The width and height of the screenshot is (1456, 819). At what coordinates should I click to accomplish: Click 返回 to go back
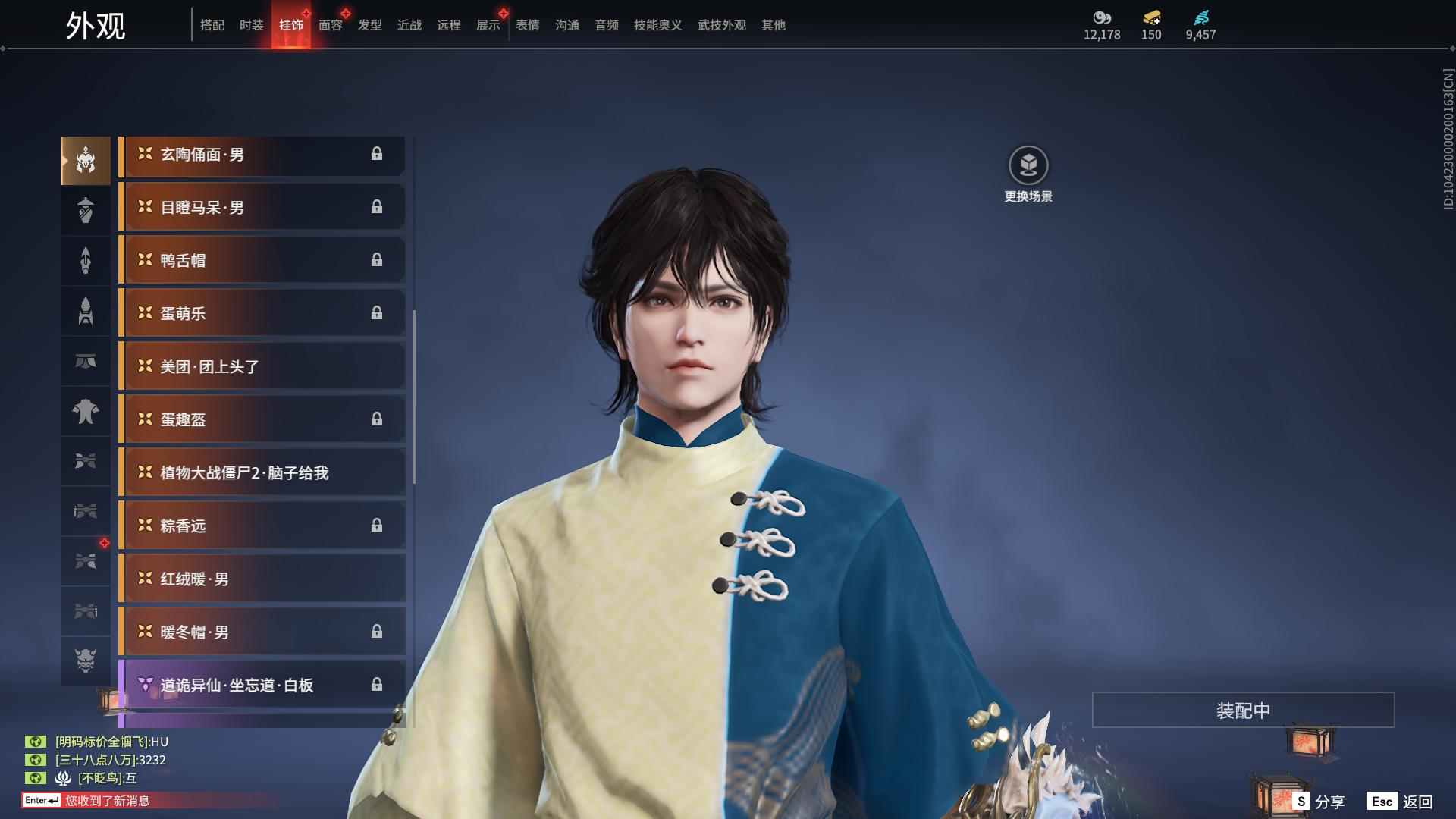(1400, 802)
